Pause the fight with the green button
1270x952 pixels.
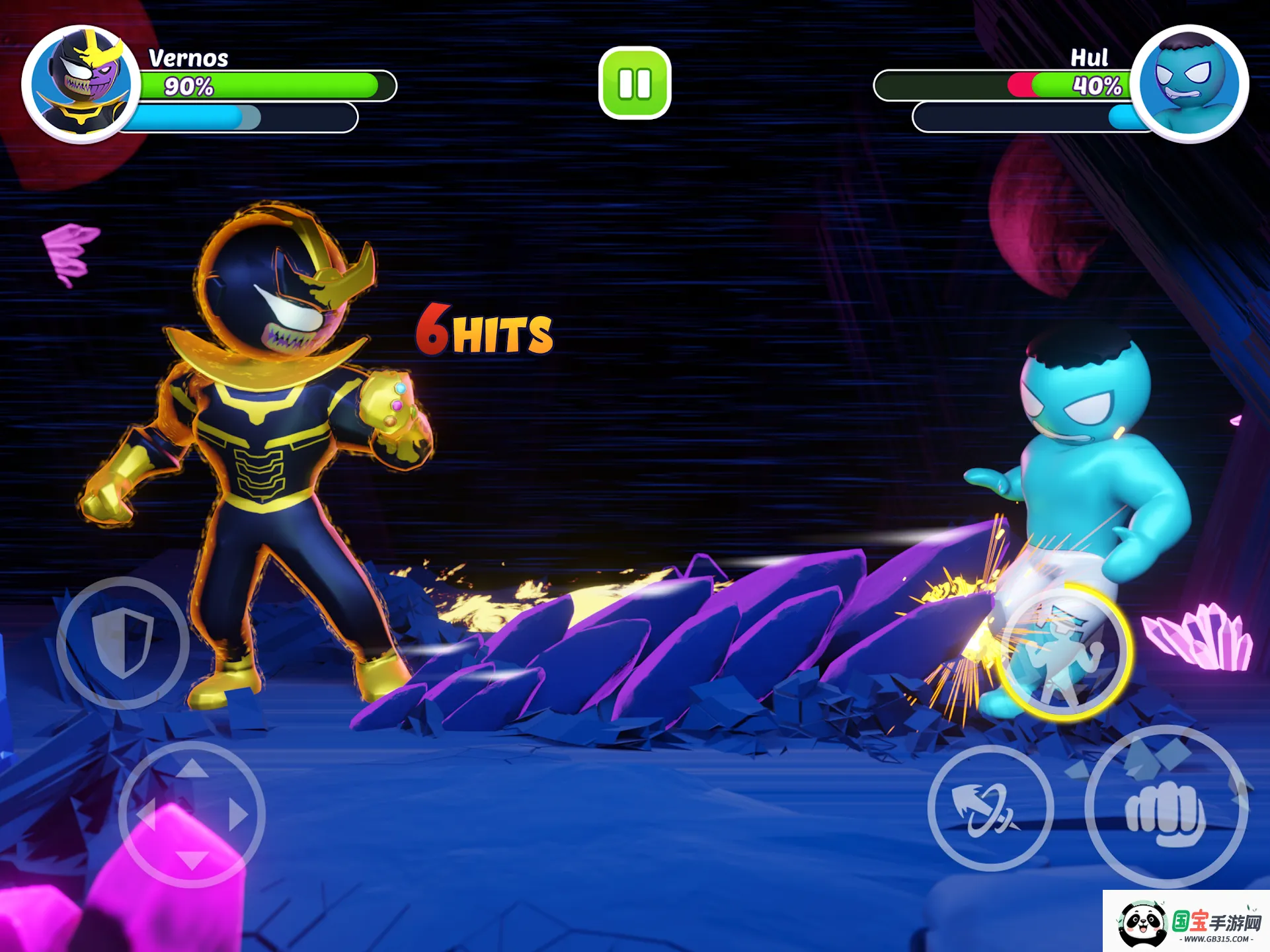click(x=635, y=83)
